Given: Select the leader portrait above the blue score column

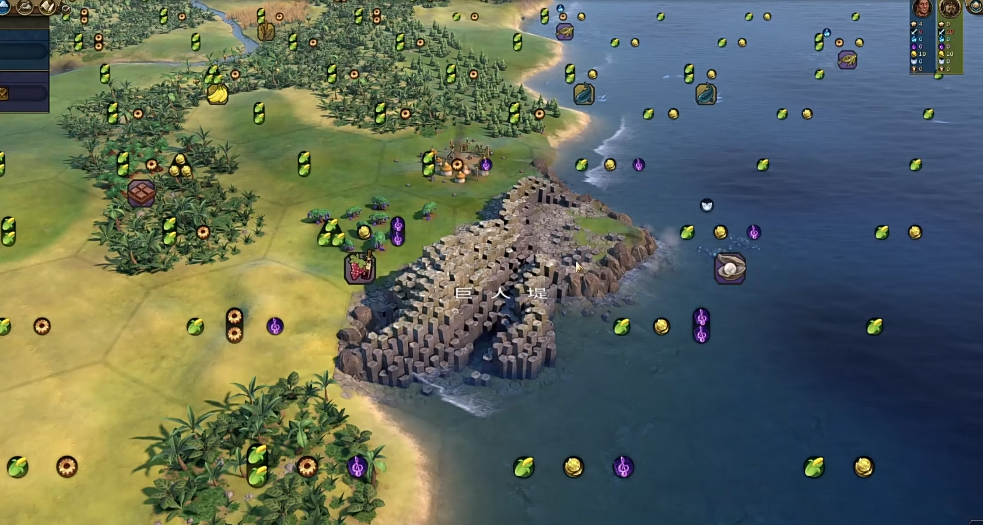Looking at the screenshot, I should point(922,9).
